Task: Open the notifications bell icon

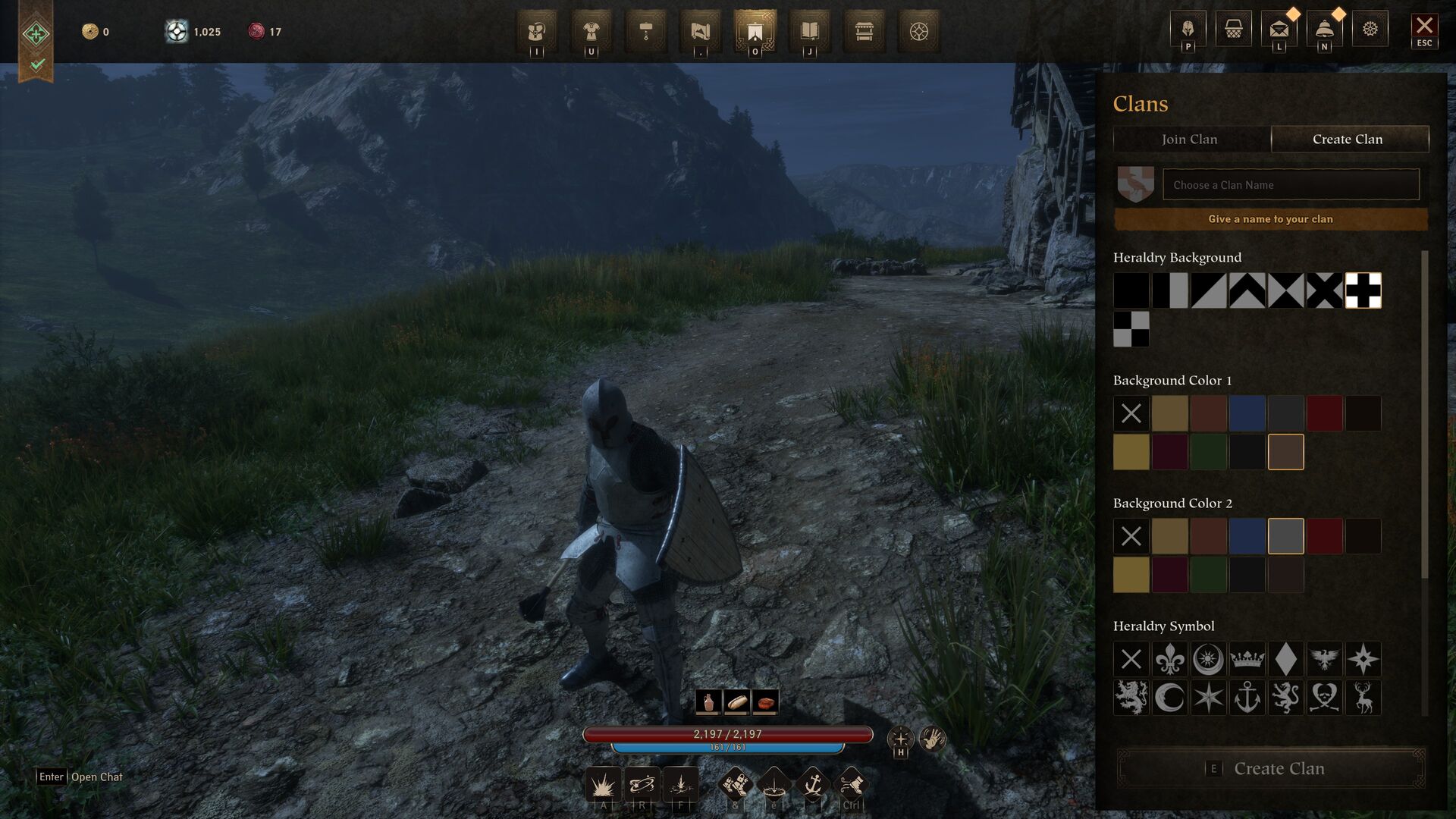Action: (1324, 30)
